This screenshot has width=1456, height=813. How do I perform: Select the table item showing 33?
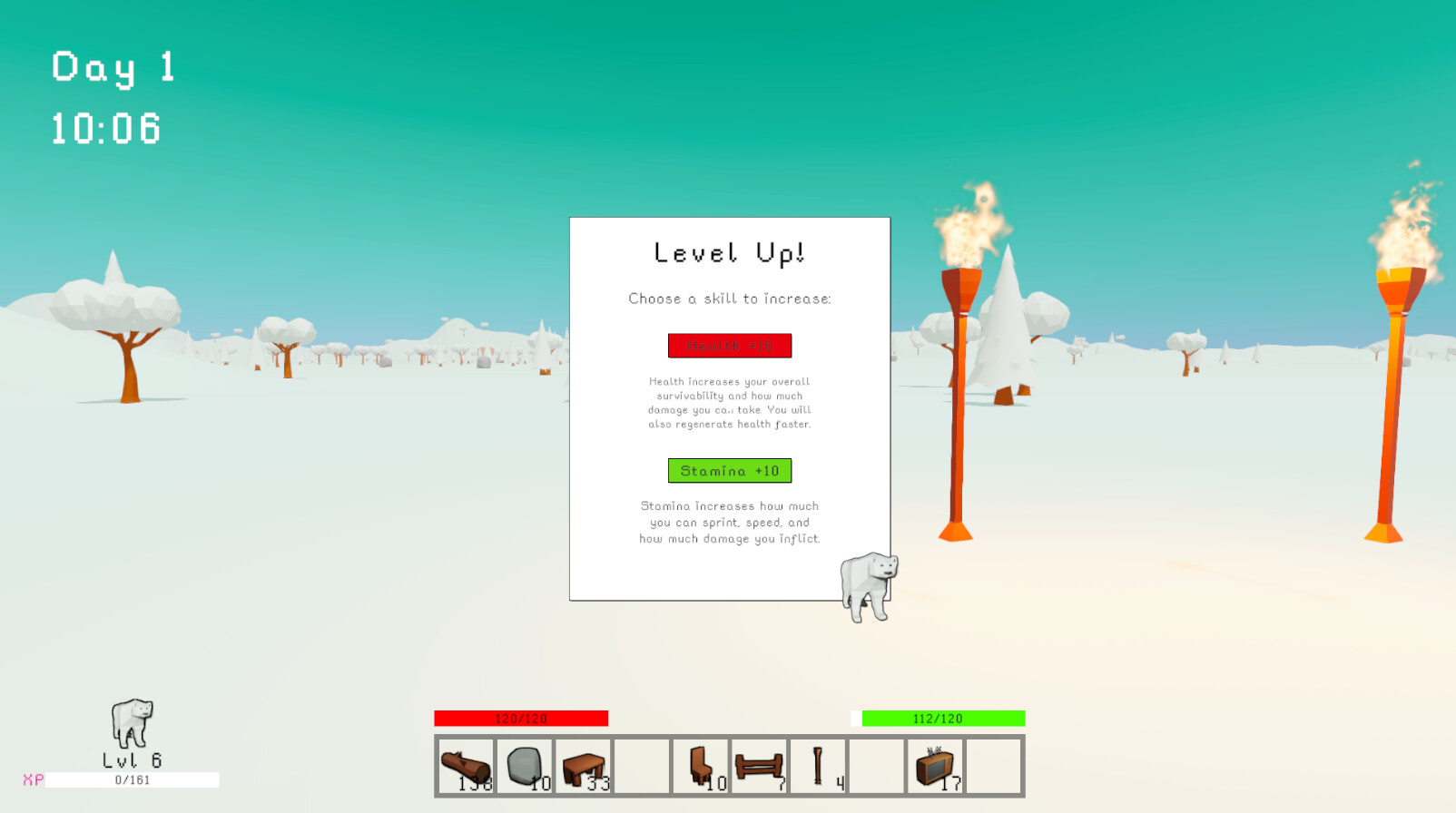click(584, 765)
